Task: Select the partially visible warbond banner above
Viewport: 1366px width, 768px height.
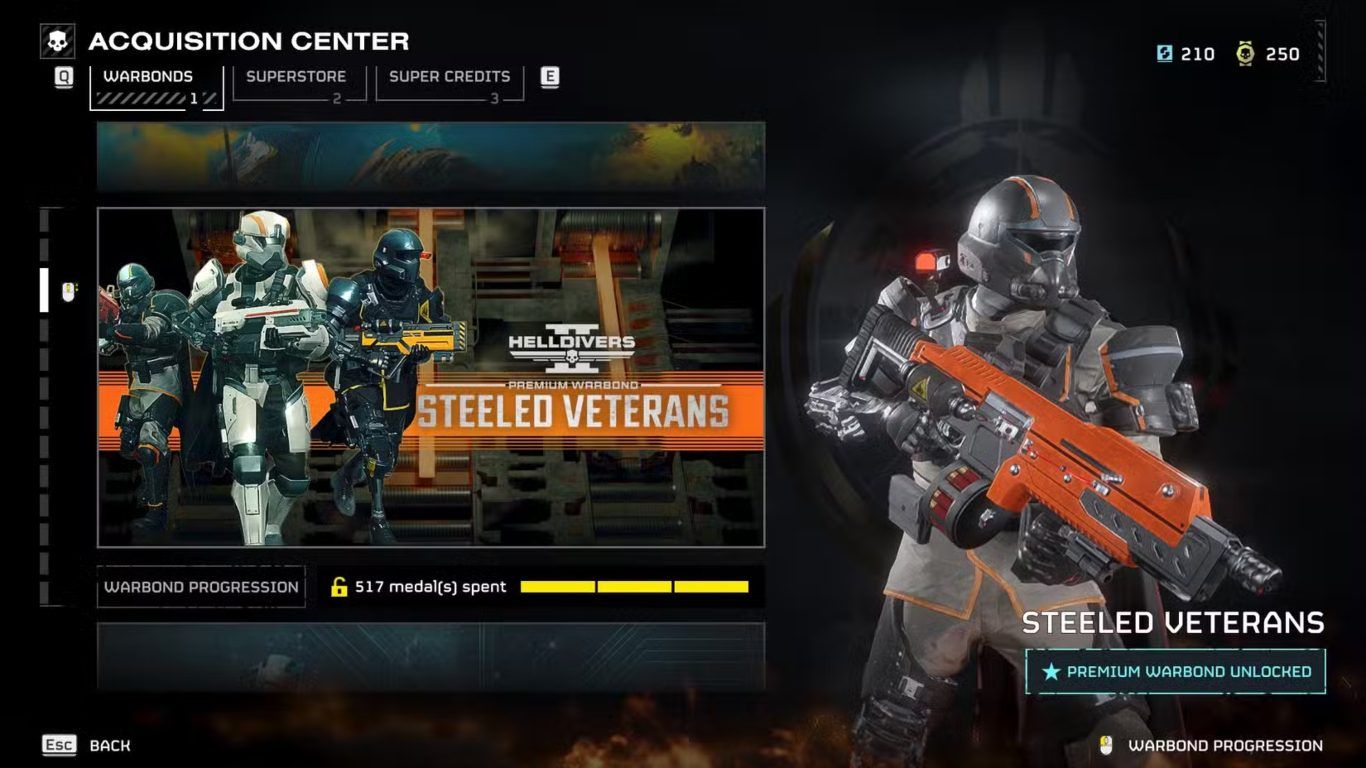Action: pyautogui.click(x=431, y=156)
